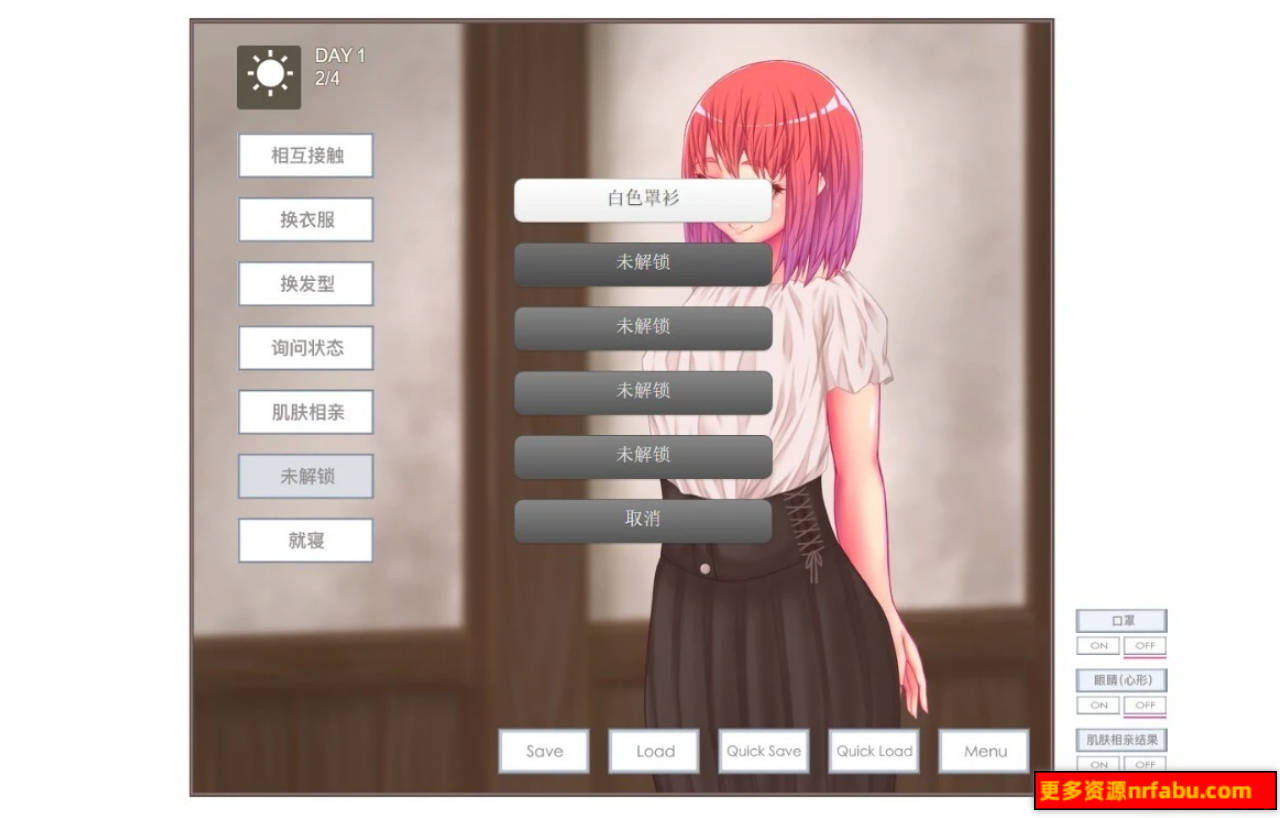Select the 白色罩衫 white blouse outfit
The image size is (1280, 818).
pos(642,199)
